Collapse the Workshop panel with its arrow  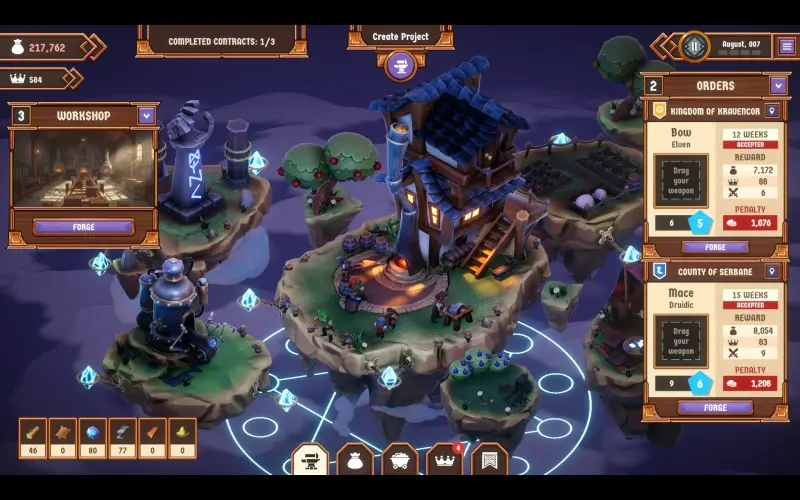pyautogui.click(x=147, y=116)
